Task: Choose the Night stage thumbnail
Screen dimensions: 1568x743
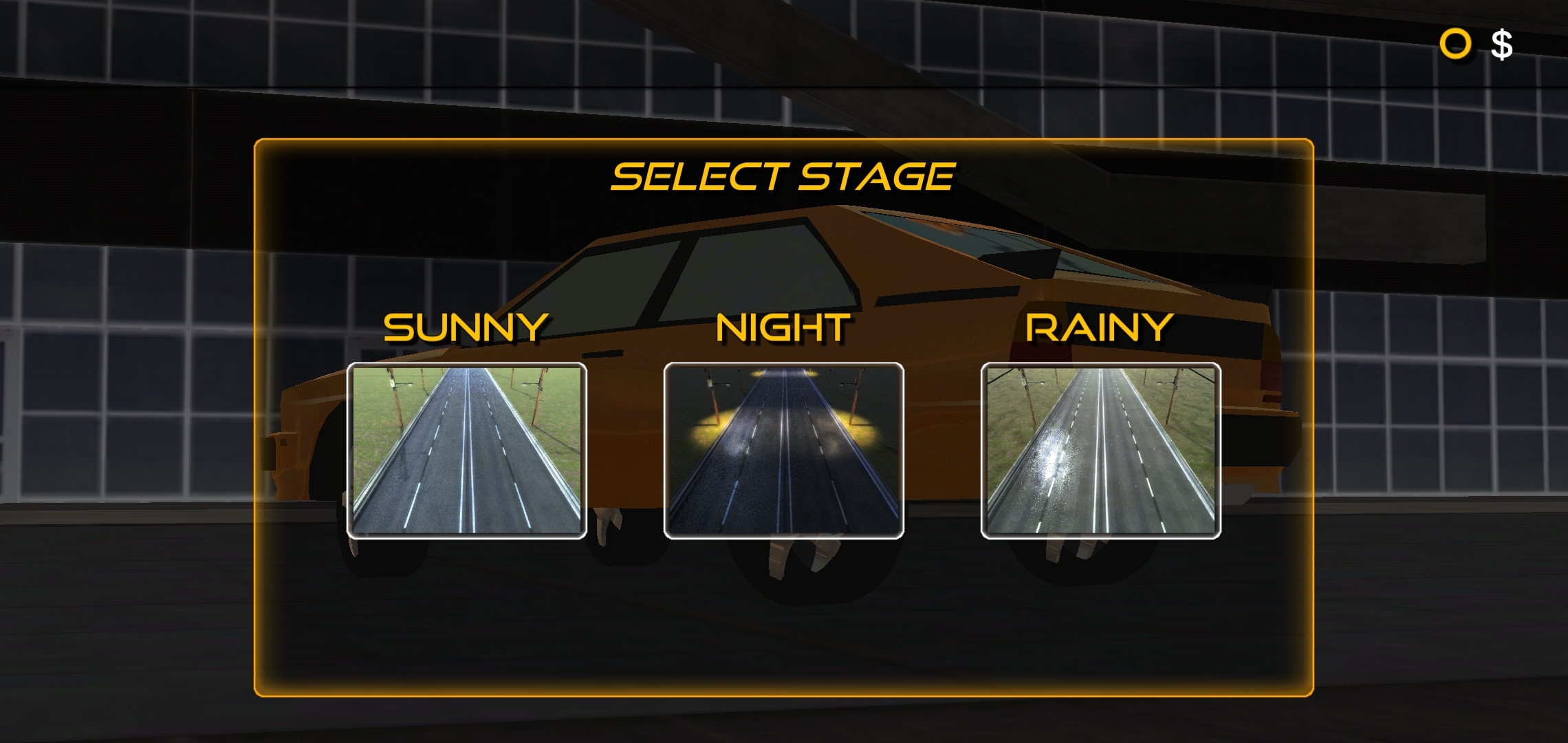Action: point(783,451)
